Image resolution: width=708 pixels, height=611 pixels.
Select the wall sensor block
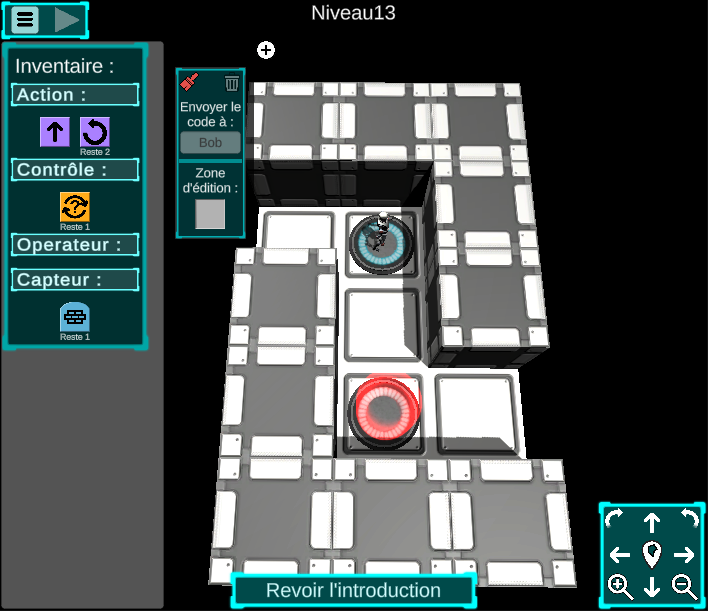tap(75, 316)
